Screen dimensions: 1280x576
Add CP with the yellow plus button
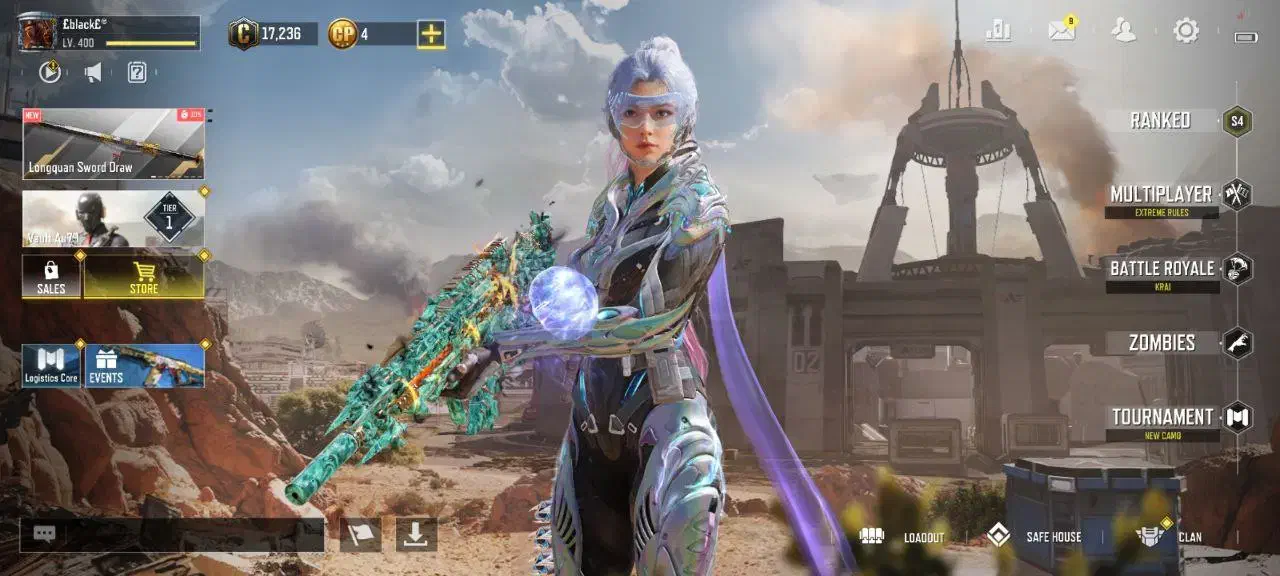[431, 34]
